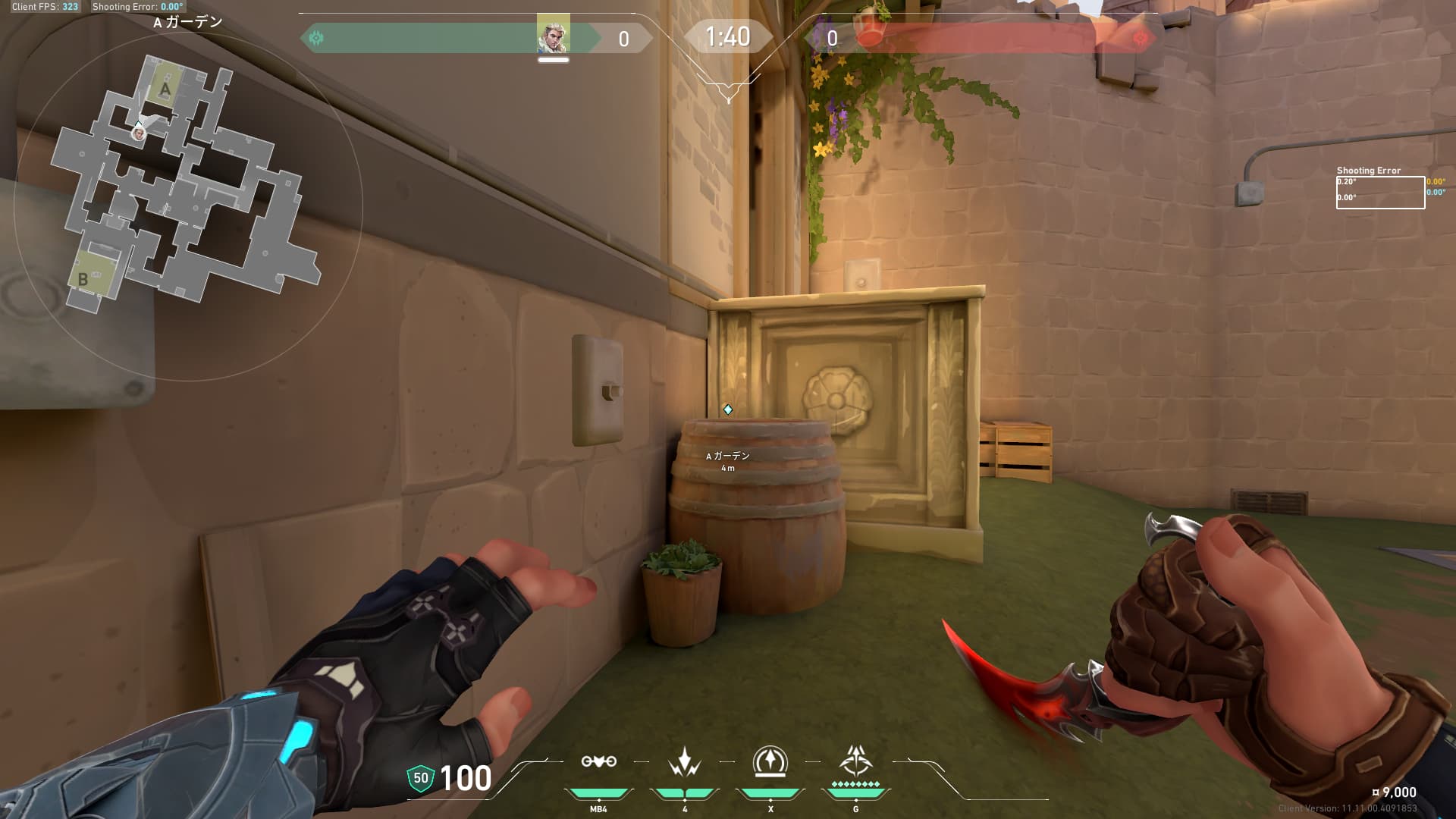The image size is (1456, 819).
Task: Trigger the Hunter's Fury ultimate icon
Action: point(855,761)
